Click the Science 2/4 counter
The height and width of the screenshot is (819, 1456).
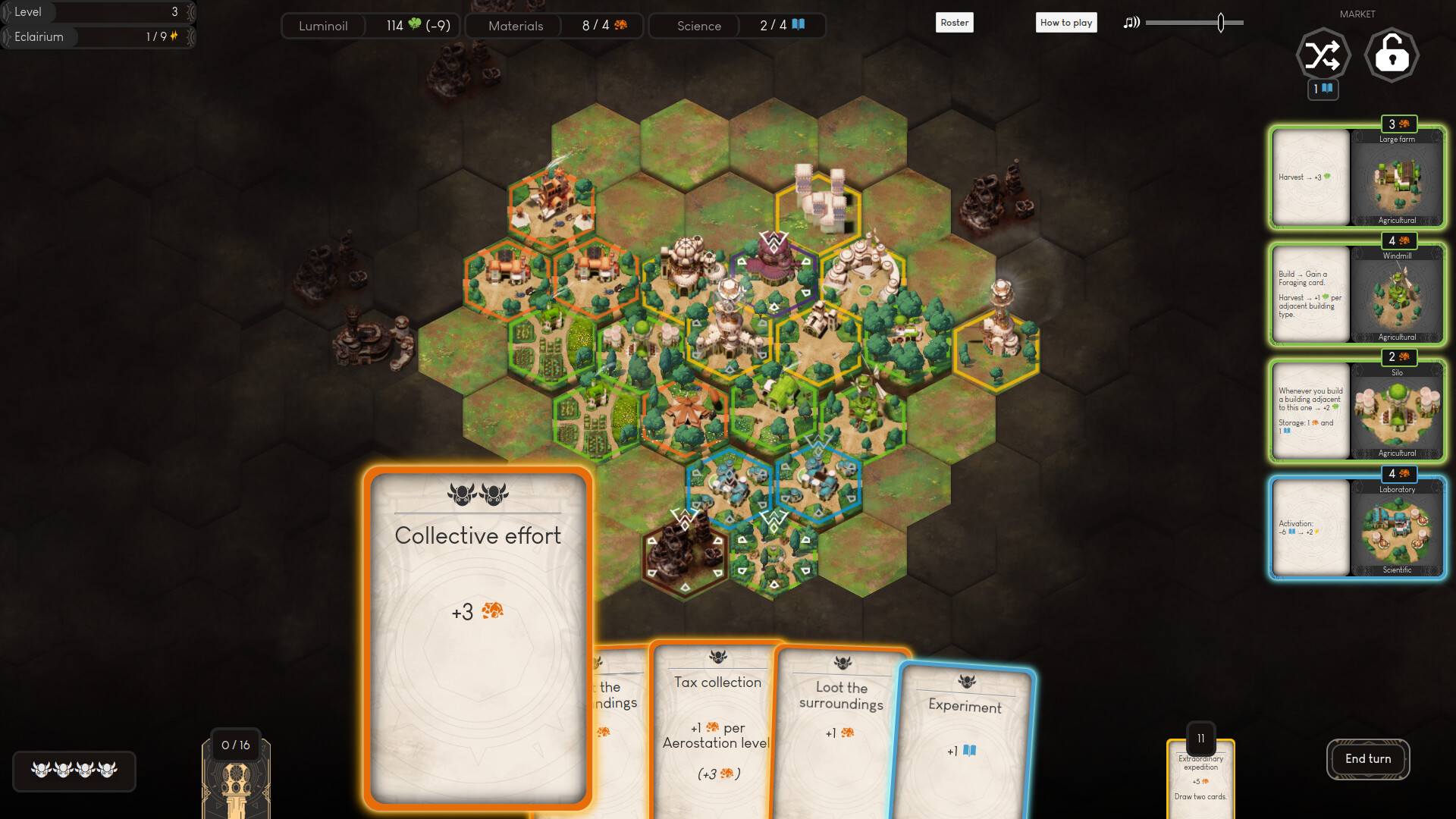736,25
